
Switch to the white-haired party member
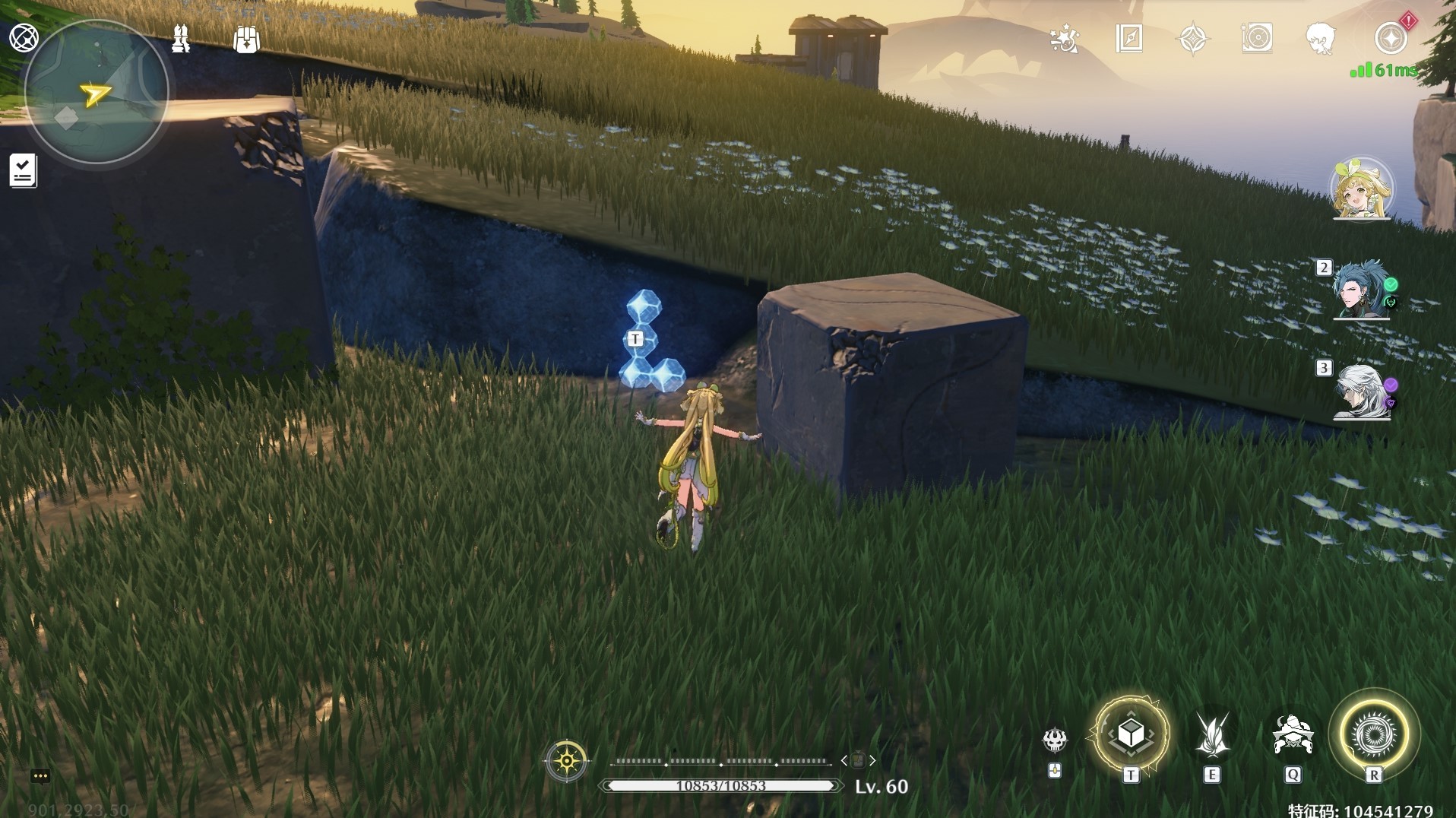tap(1361, 391)
